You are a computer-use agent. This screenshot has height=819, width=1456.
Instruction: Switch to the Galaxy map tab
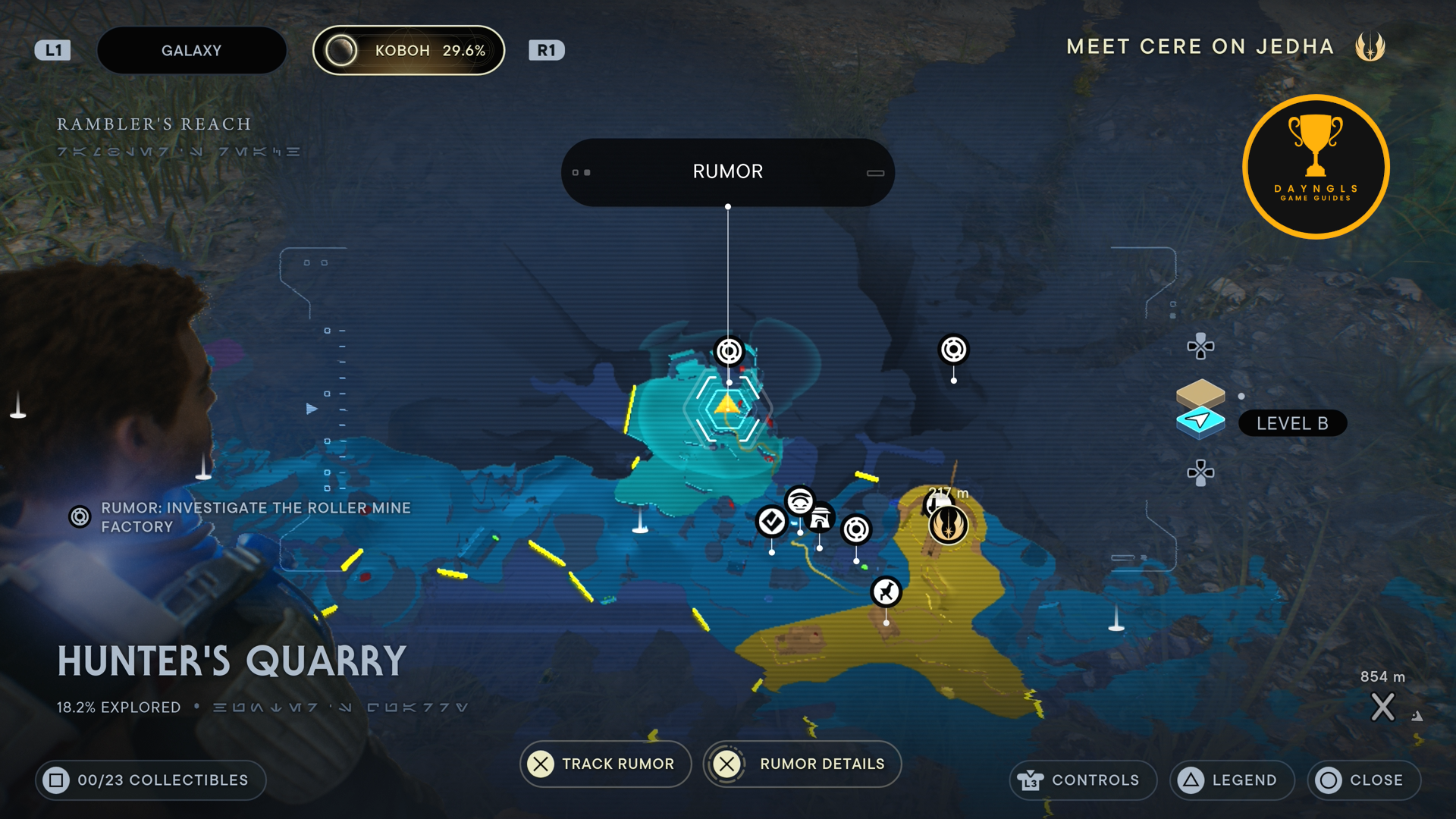(191, 51)
